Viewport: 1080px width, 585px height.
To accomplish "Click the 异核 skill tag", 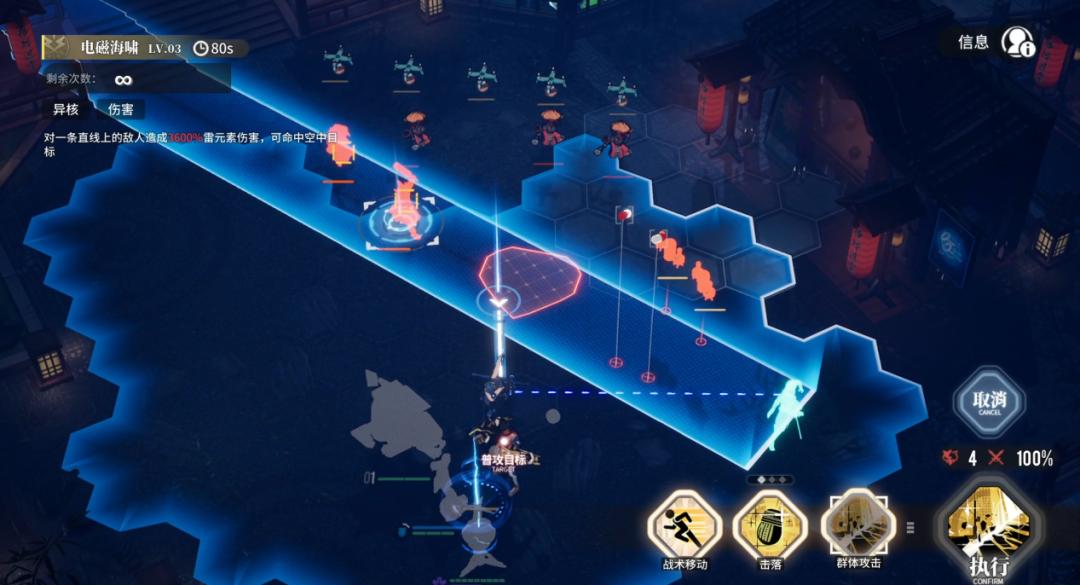I will tap(66, 109).
